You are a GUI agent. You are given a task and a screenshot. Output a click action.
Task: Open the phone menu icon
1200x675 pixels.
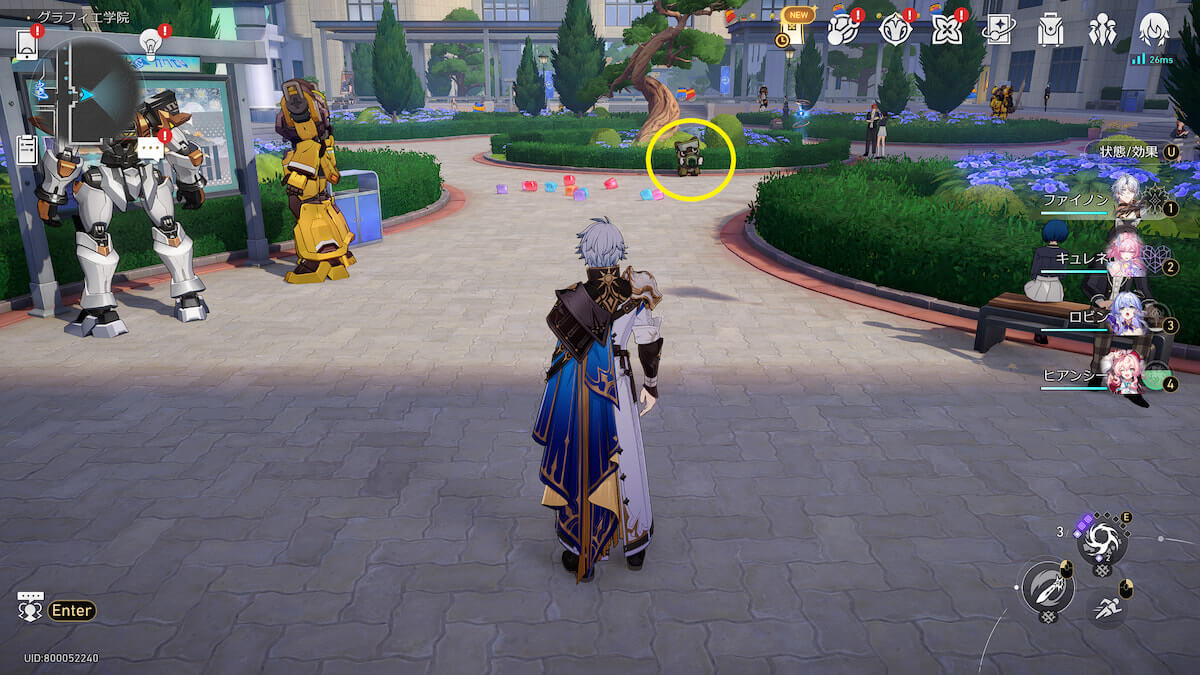[x=27, y=44]
